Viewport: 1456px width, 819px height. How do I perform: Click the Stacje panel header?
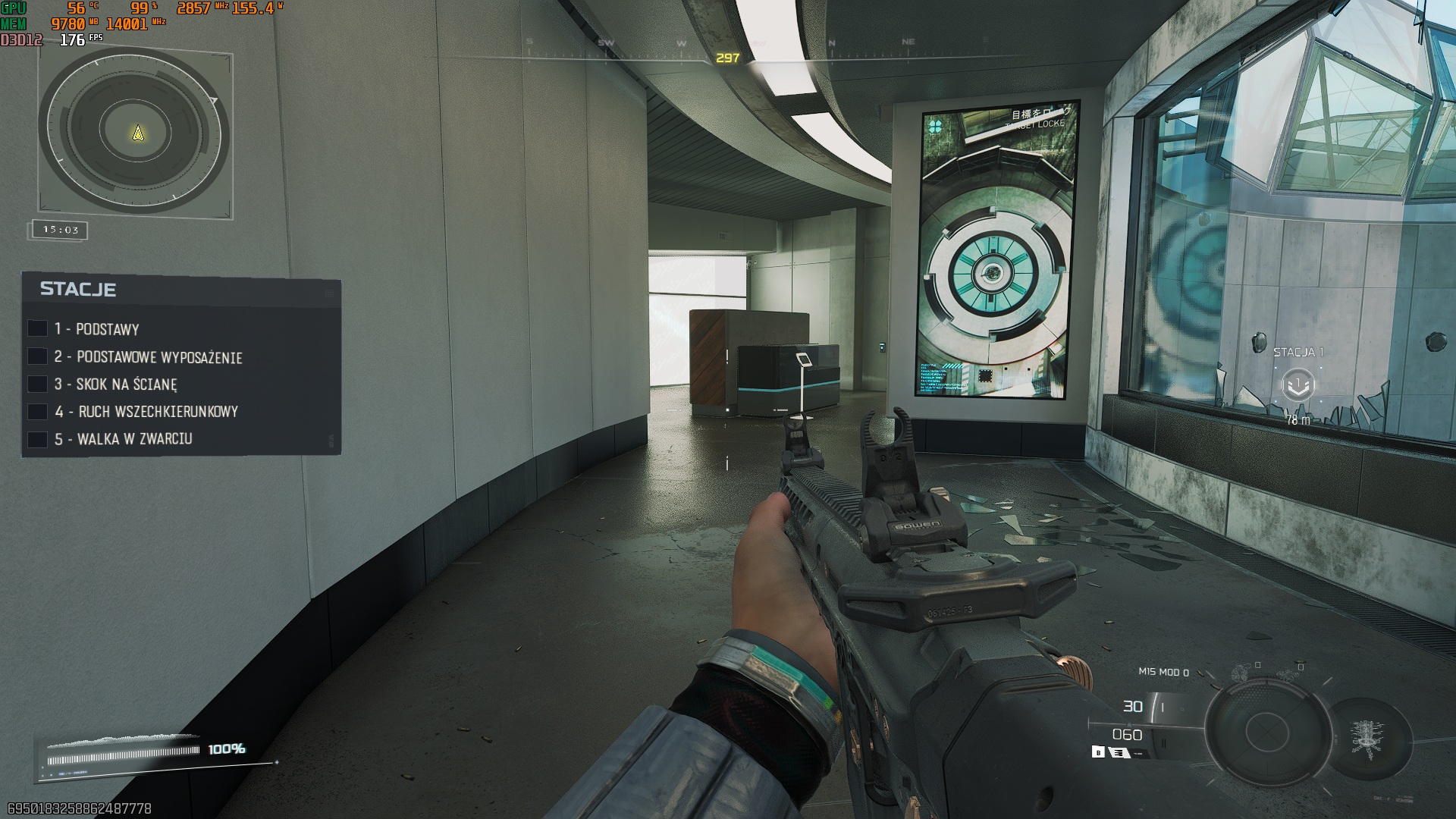tap(78, 289)
